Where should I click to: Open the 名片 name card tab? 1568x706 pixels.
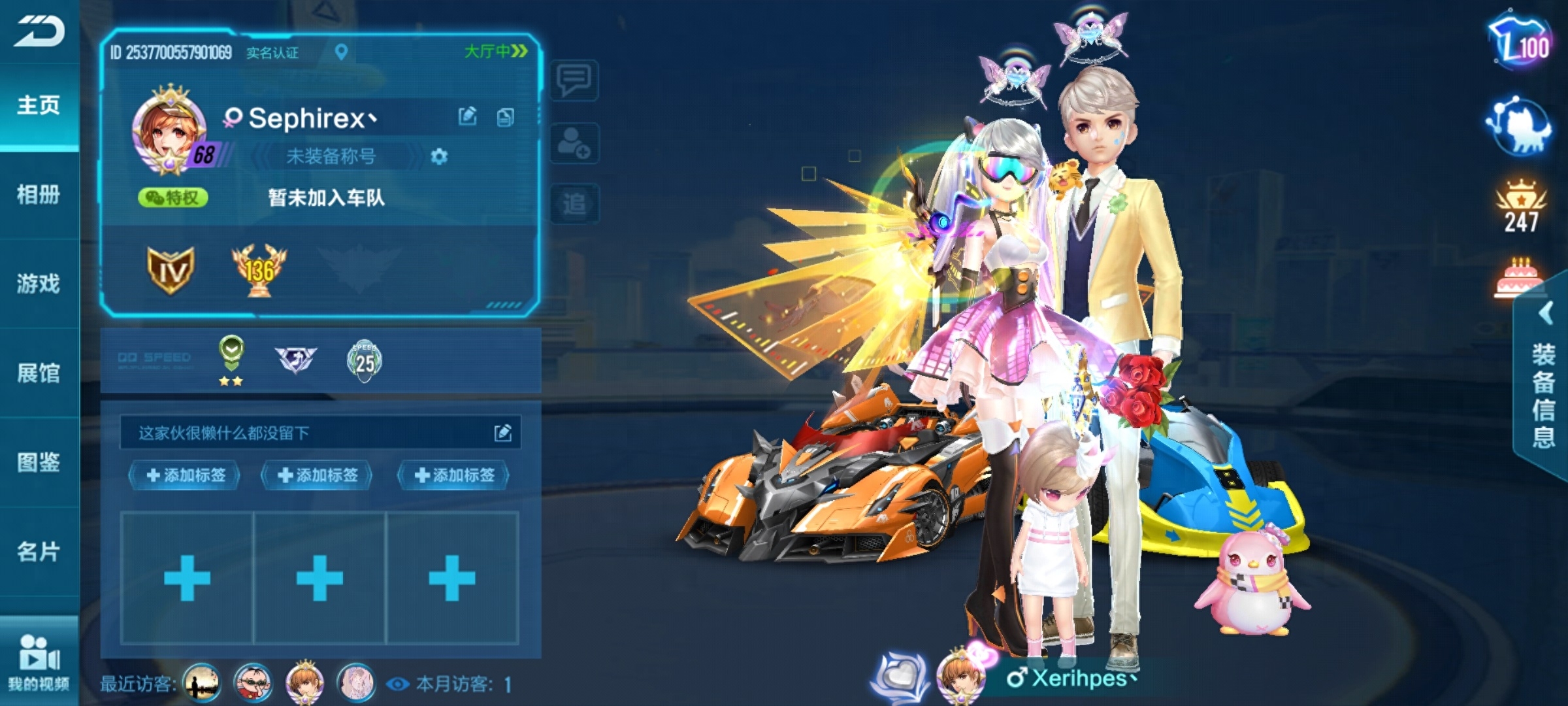click(x=39, y=552)
